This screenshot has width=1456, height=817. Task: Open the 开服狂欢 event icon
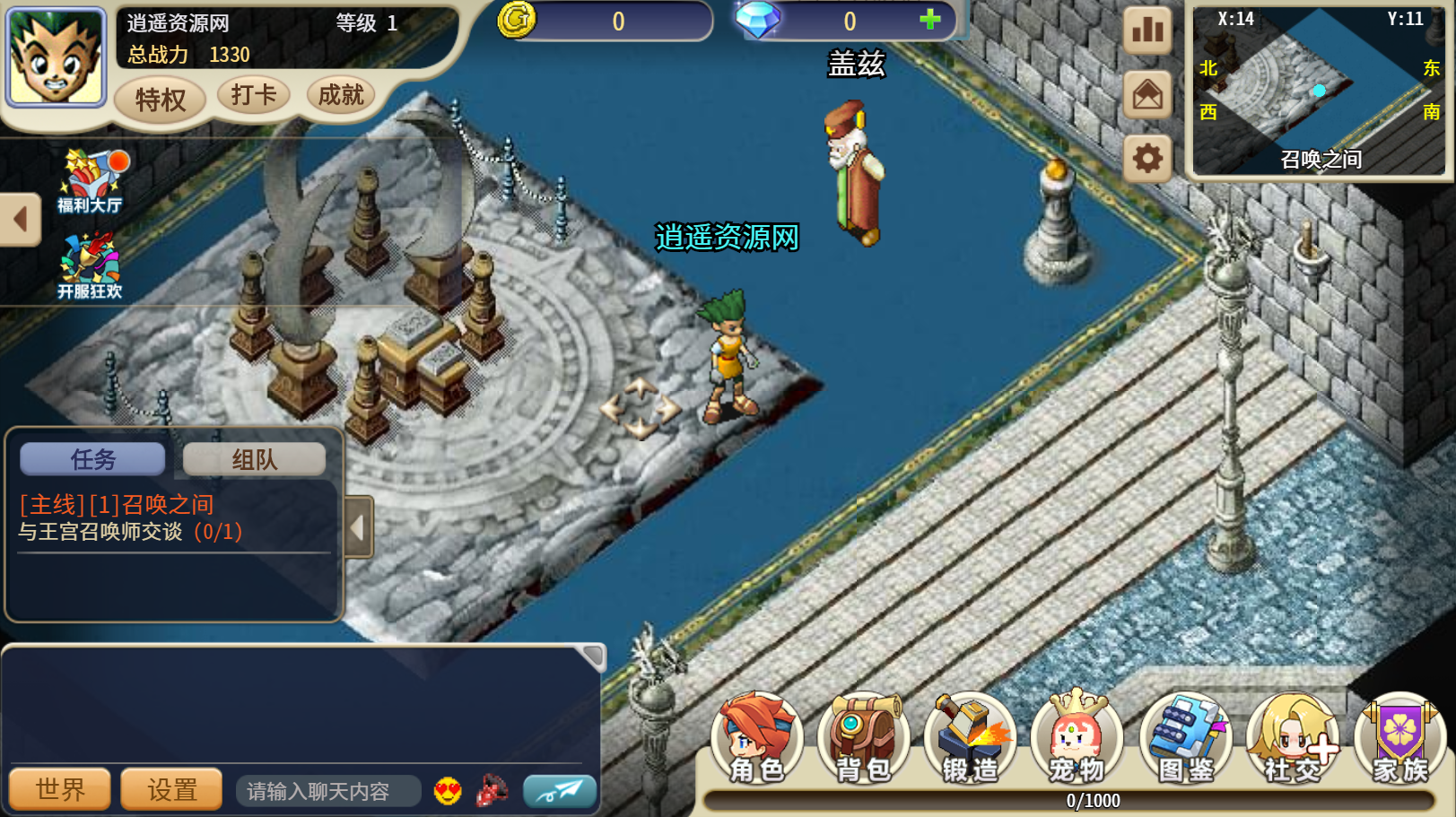click(90, 266)
